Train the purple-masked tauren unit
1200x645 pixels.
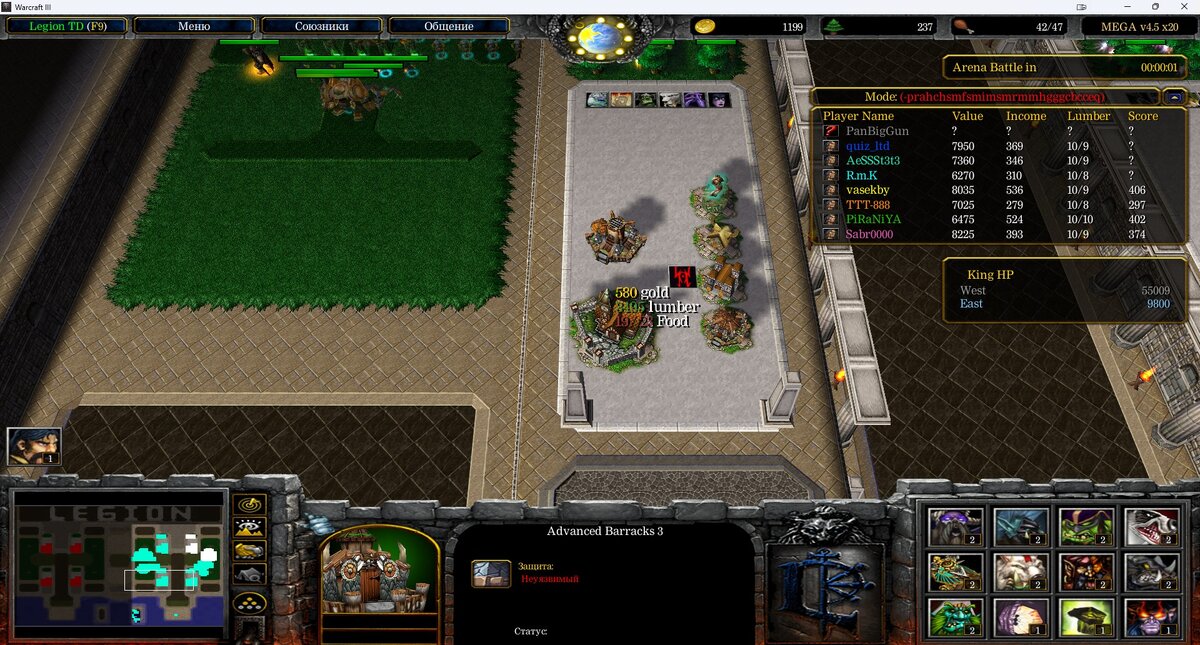click(955, 526)
